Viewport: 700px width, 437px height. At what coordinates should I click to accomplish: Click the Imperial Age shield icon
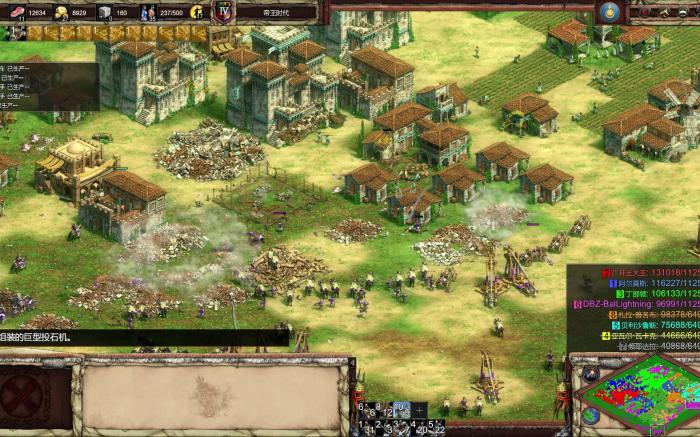click(224, 12)
